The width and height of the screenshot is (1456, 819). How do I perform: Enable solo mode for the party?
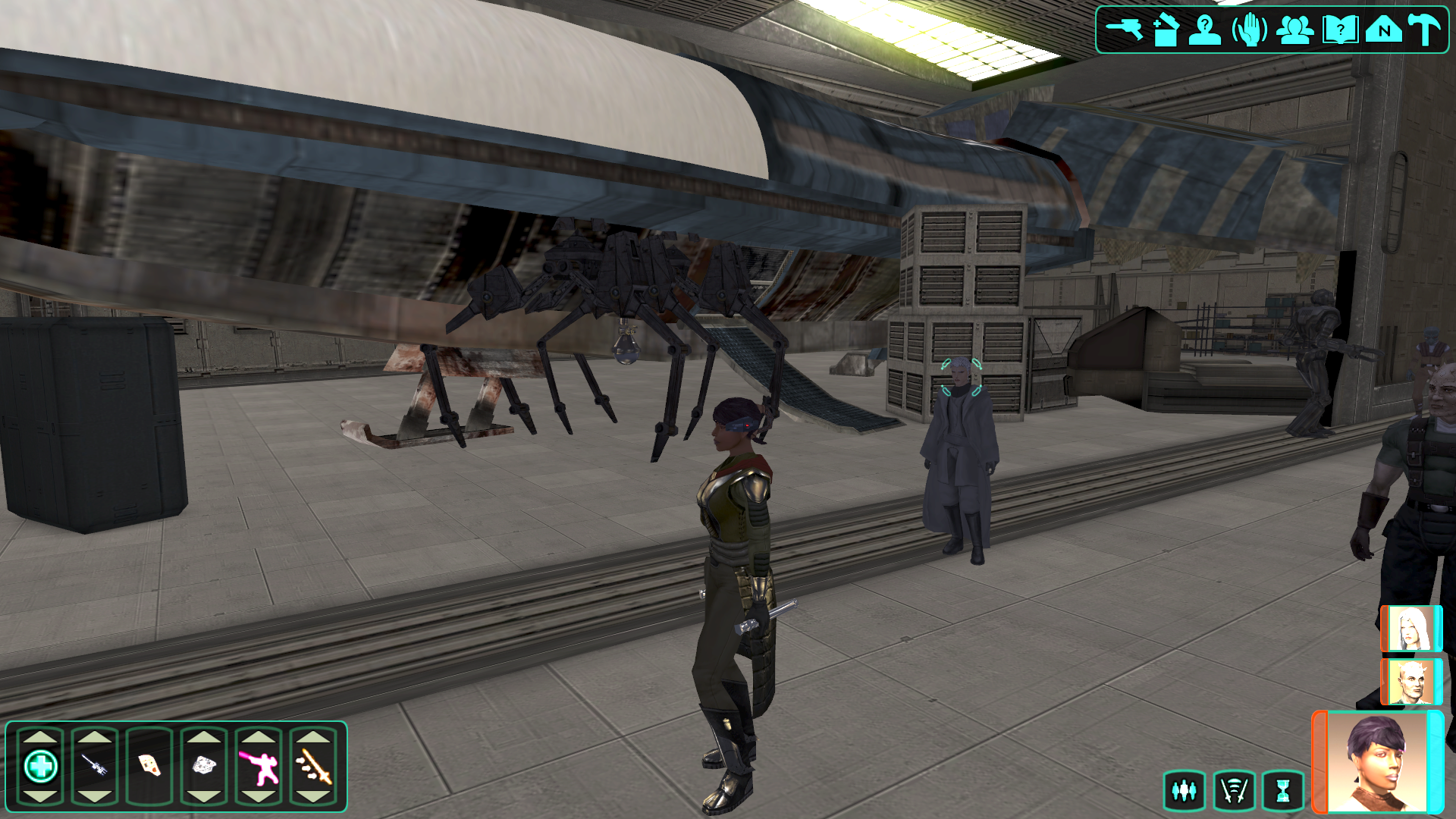pos(1183,789)
